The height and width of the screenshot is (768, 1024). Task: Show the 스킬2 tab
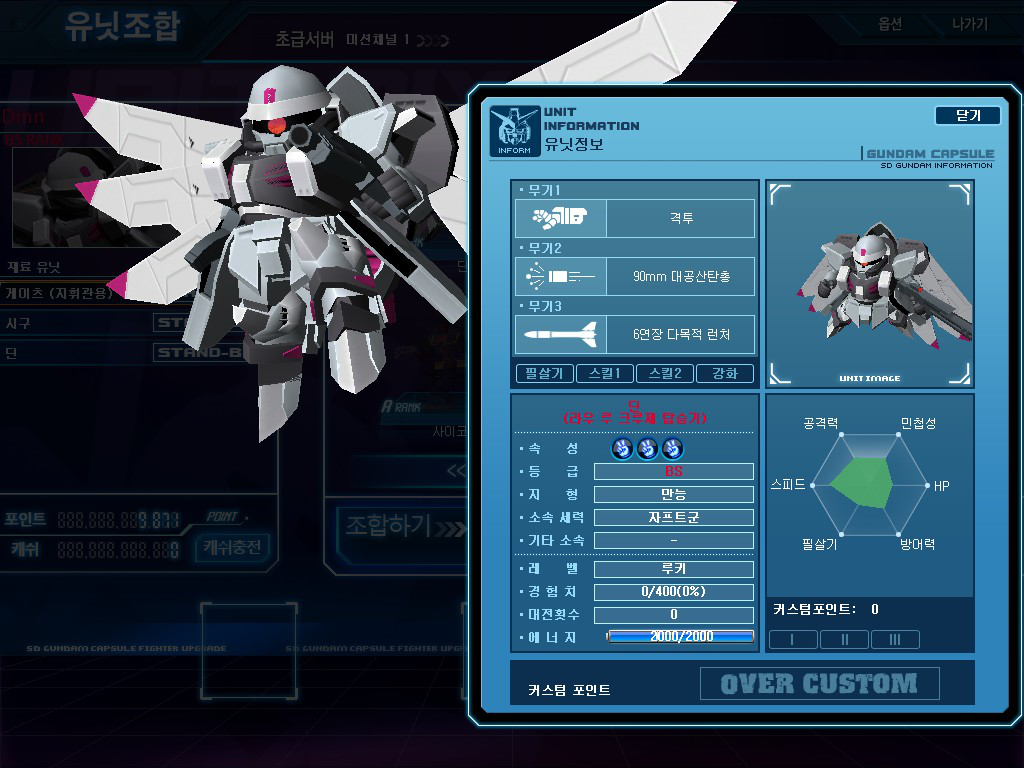coord(665,374)
